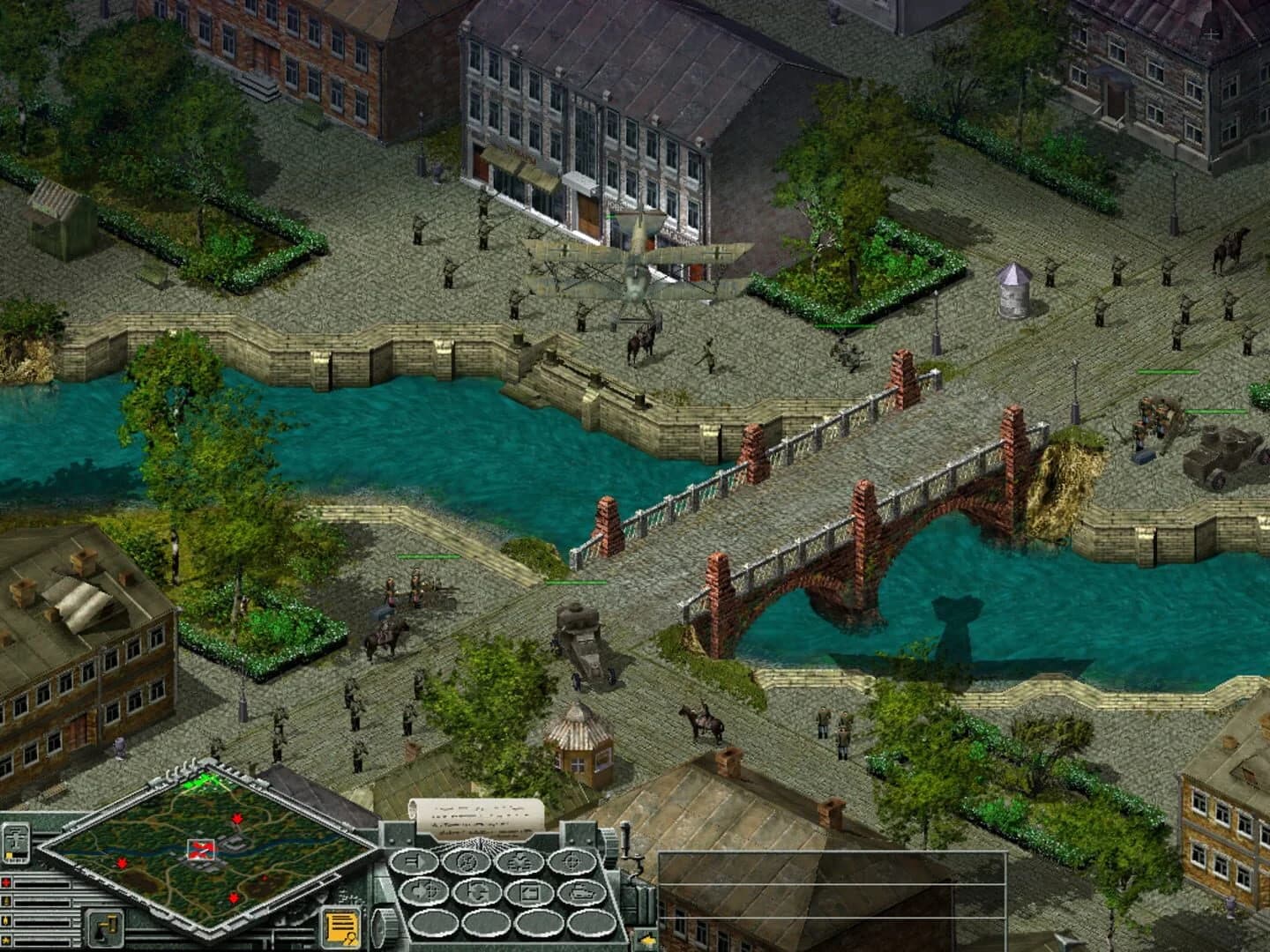Click the rotate unit command icon
1270x952 pixels.
click(476, 894)
